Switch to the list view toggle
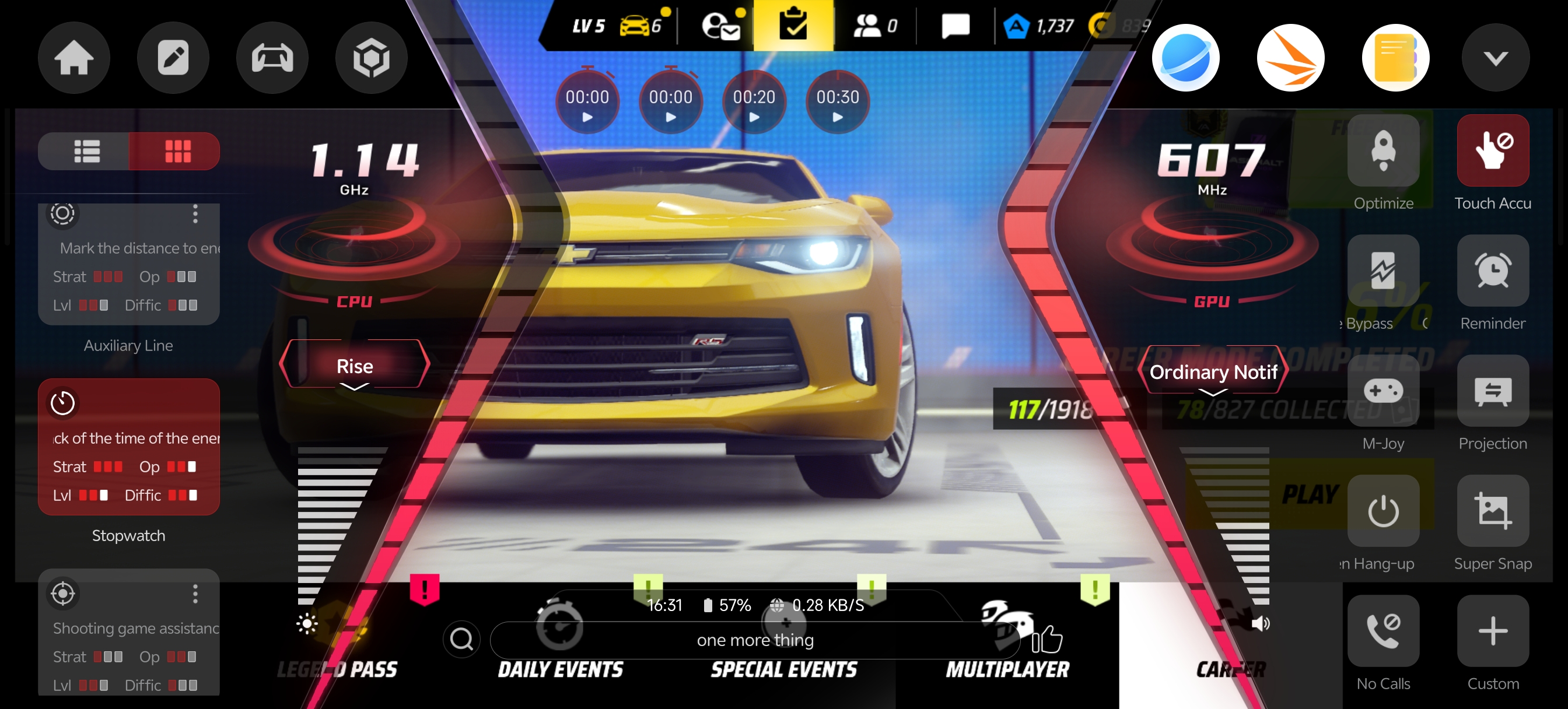Screen dimensions: 1568x709 coord(86,152)
